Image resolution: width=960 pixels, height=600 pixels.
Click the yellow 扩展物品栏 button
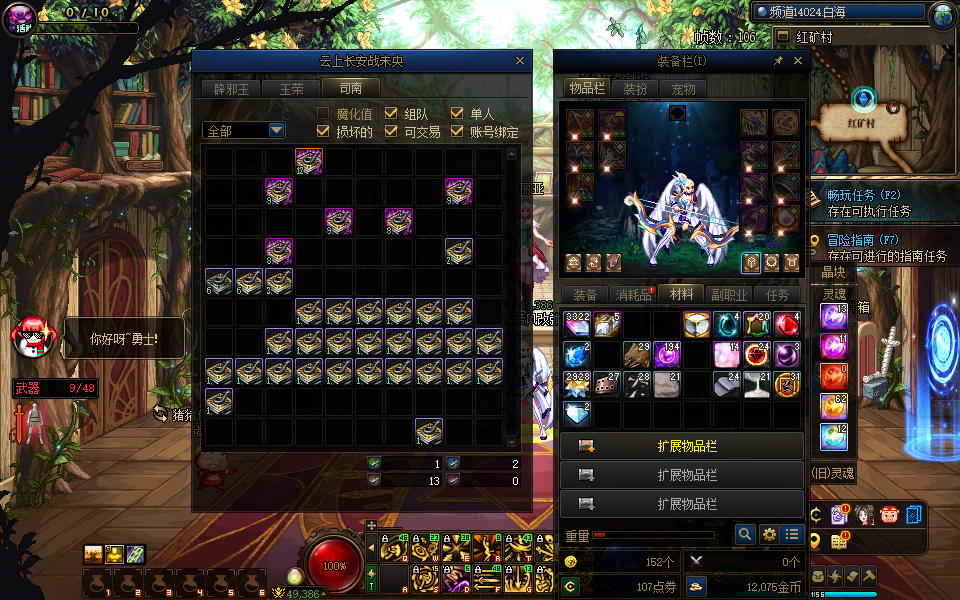coord(682,446)
